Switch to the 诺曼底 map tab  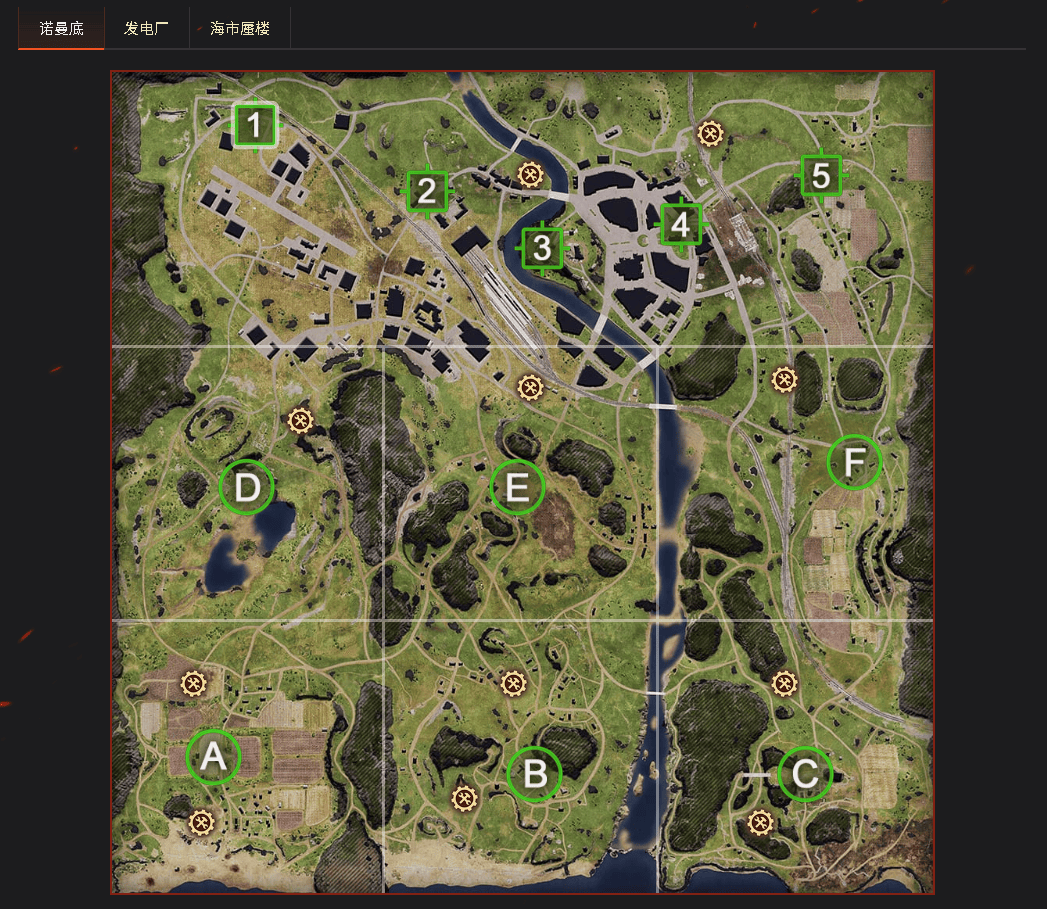click(61, 28)
